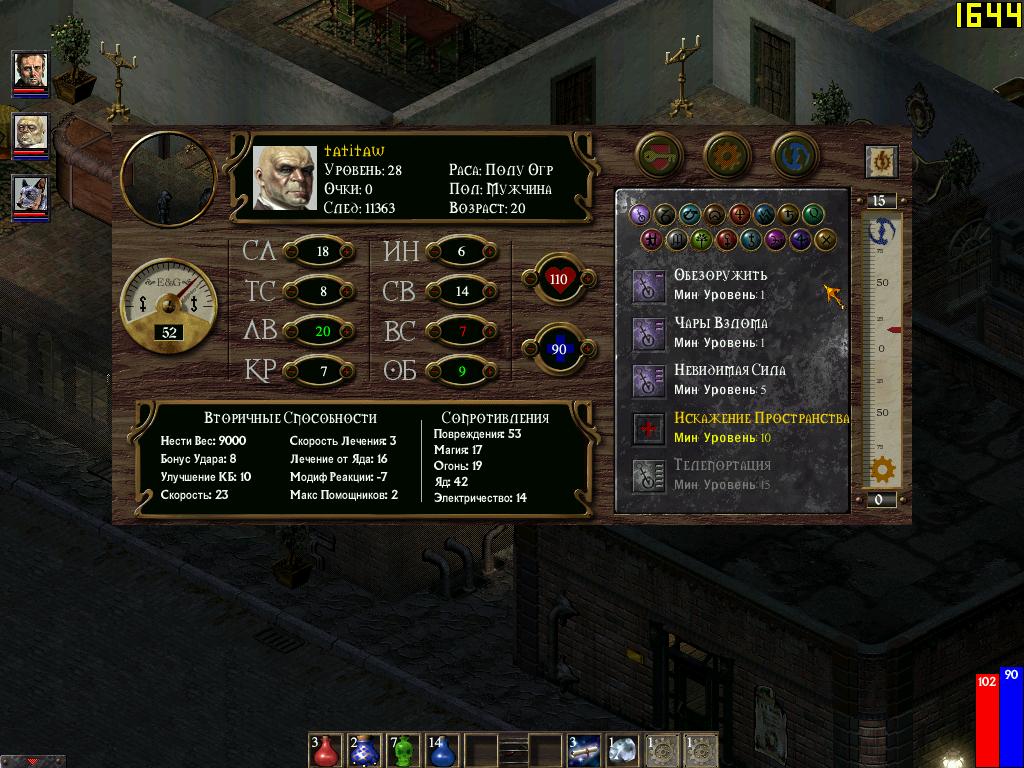Select the dog companion portrait
The width and height of the screenshot is (1024, 768).
pyautogui.click(x=30, y=195)
